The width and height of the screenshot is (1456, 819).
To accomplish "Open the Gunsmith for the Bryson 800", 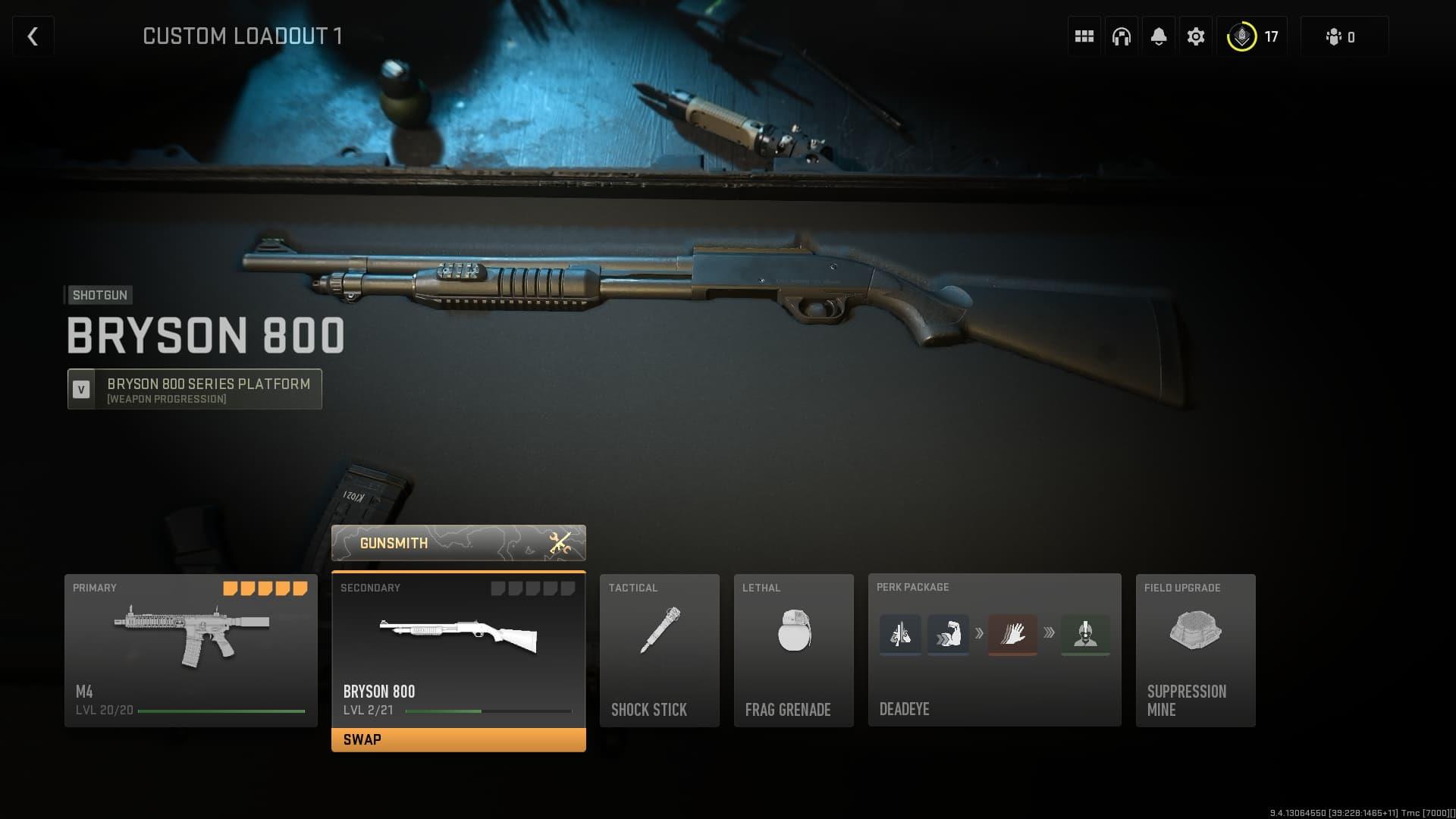I will 458,543.
